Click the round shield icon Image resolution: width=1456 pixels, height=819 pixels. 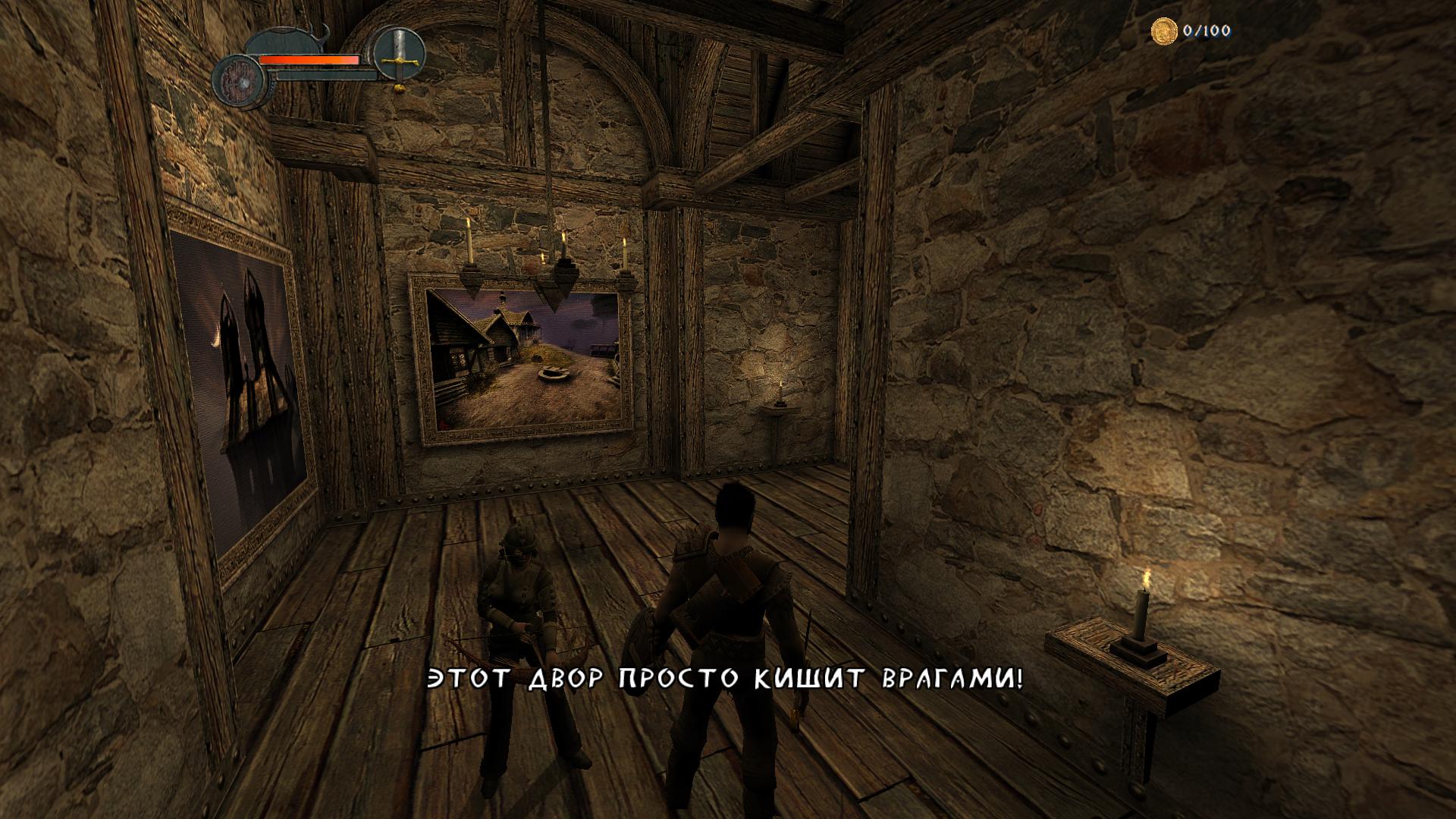(240, 80)
